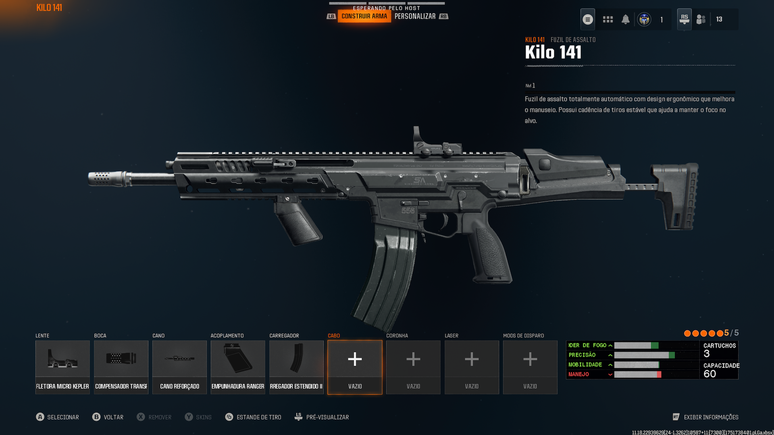Viewport: 774px width, 435px height.
Task: Select the Fletora Micro Kepler optic slot
Action: (62, 366)
